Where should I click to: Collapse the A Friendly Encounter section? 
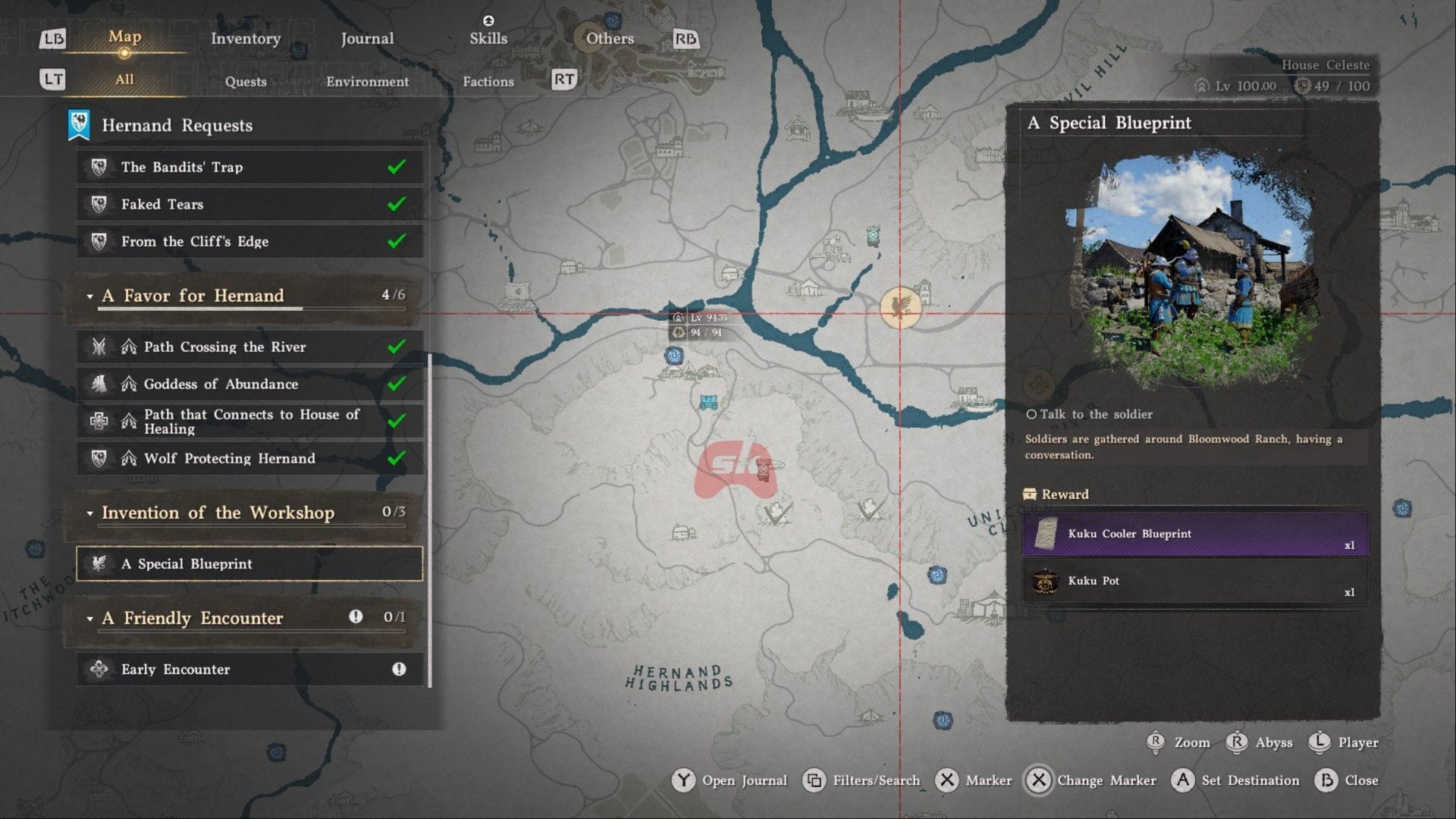(90, 619)
